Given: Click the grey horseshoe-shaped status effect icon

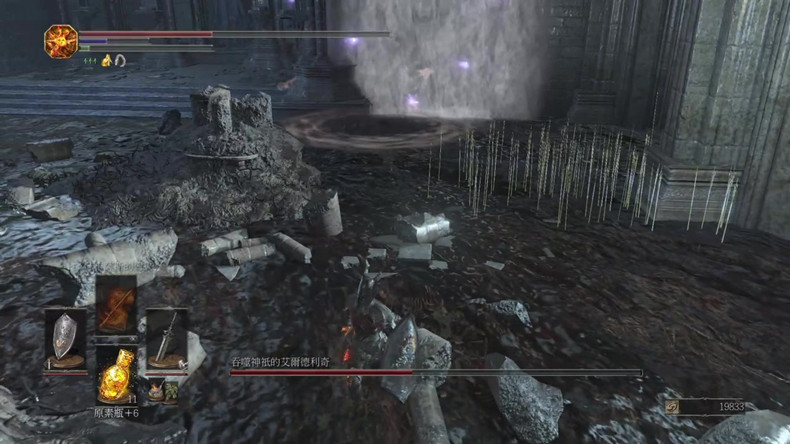Looking at the screenshot, I should (x=119, y=60).
